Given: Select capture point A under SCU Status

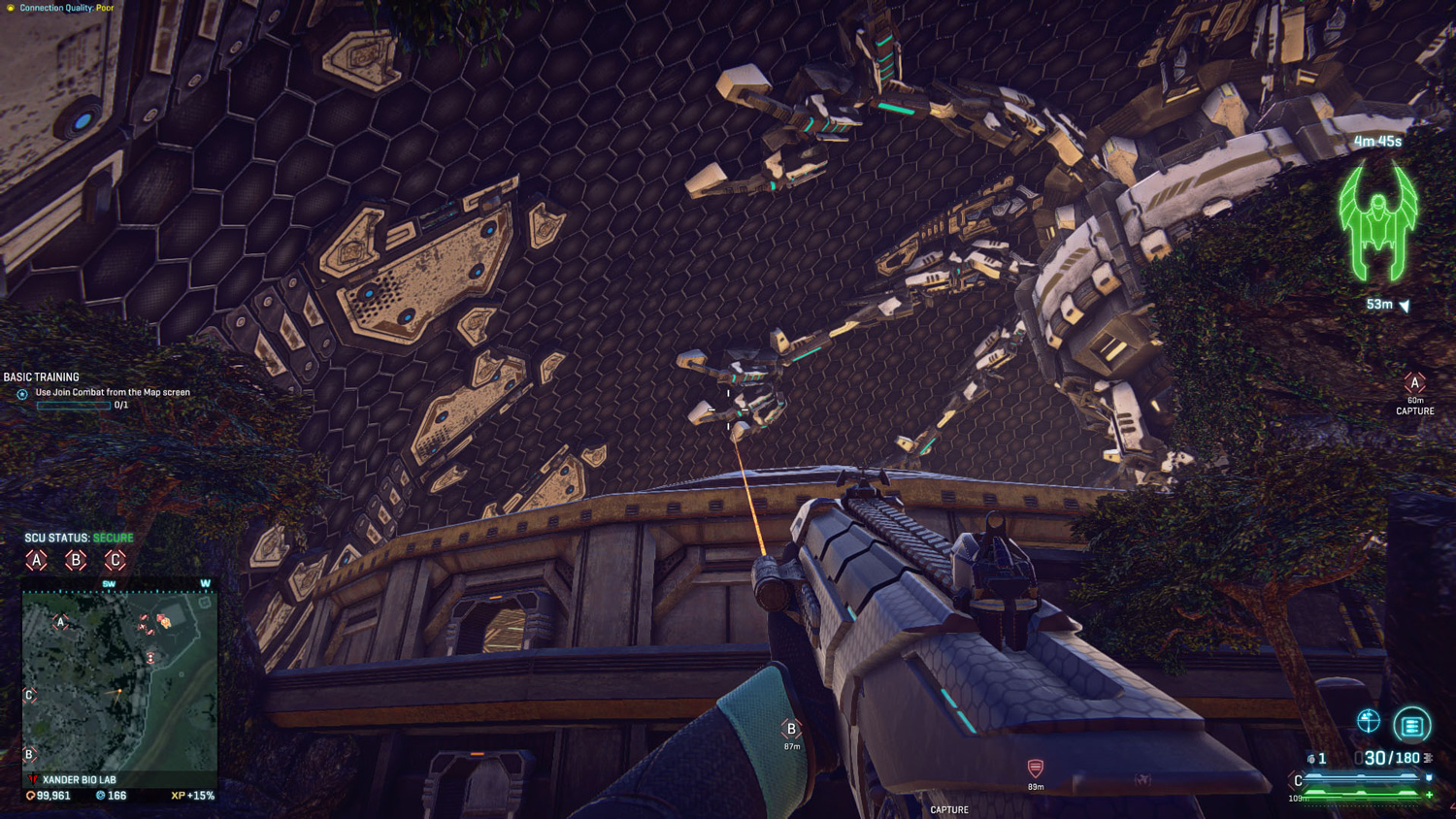Looking at the screenshot, I should pyautogui.click(x=37, y=560).
